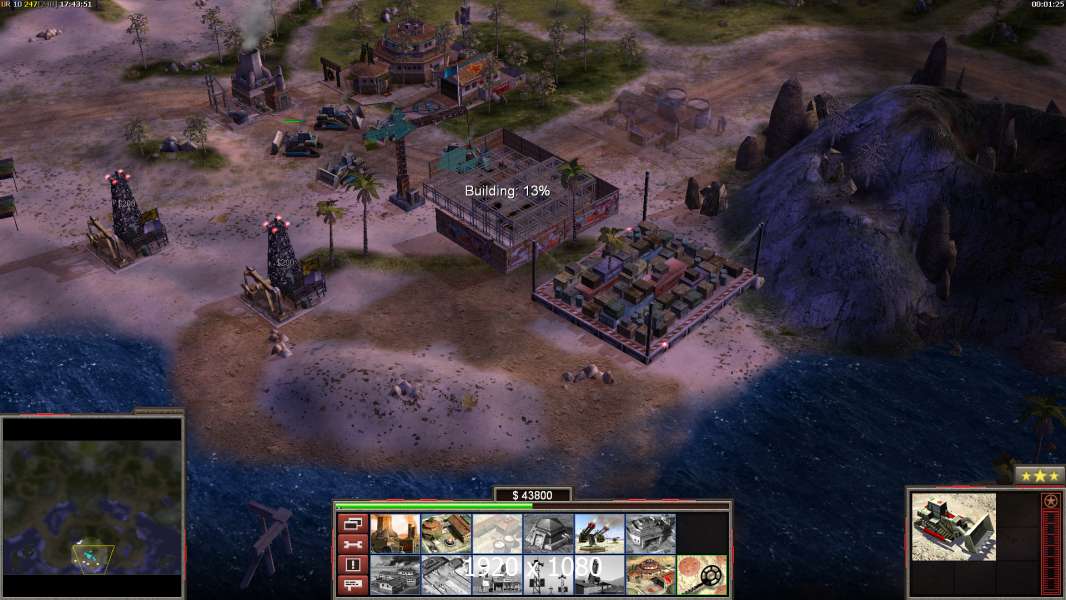The width and height of the screenshot is (1066, 600).
Task: Activate the mine detector command icon
Action: [x=701, y=575]
